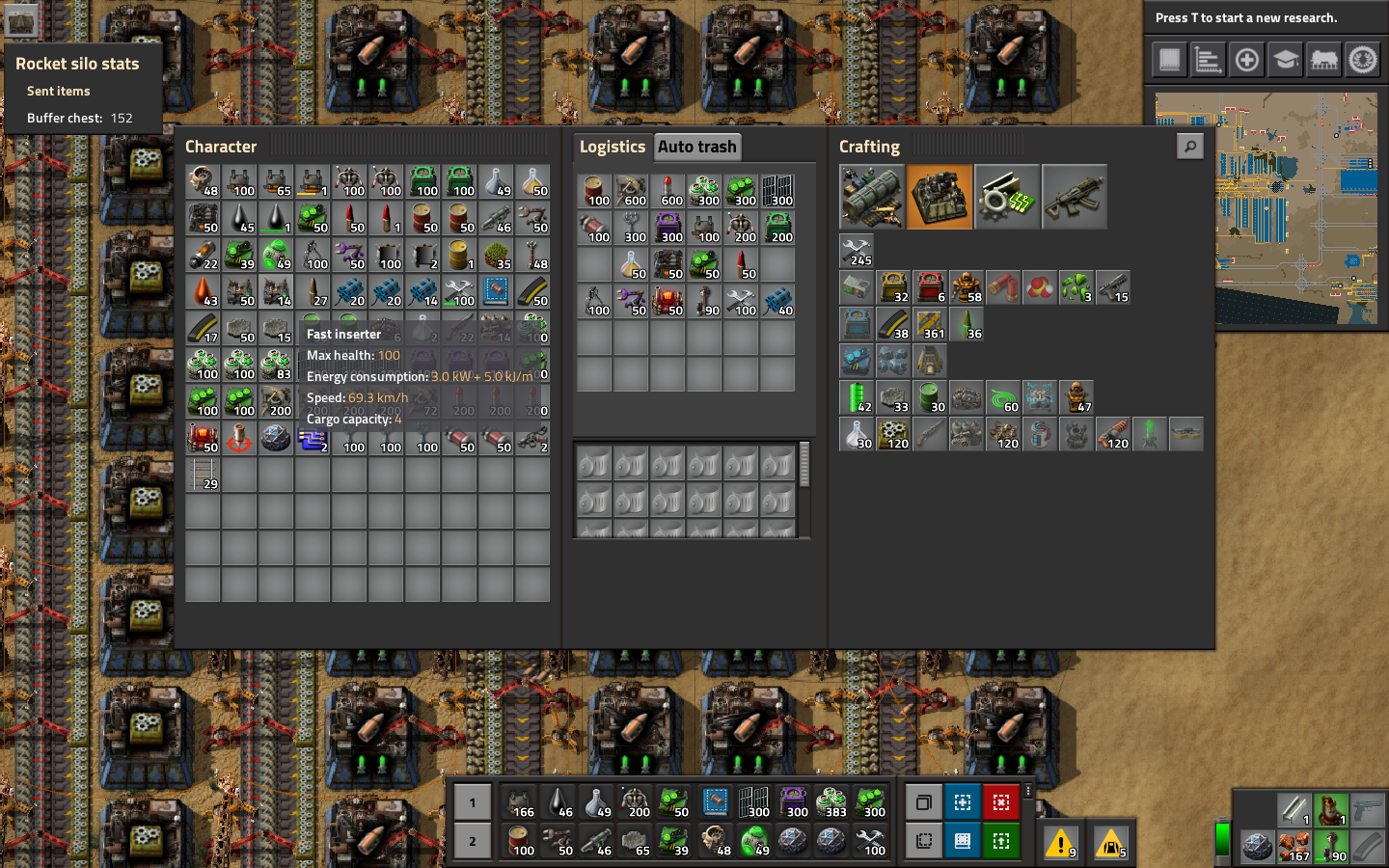Open the technology research screen
Viewport: 1389px width, 868px height.
(x=1285, y=59)
